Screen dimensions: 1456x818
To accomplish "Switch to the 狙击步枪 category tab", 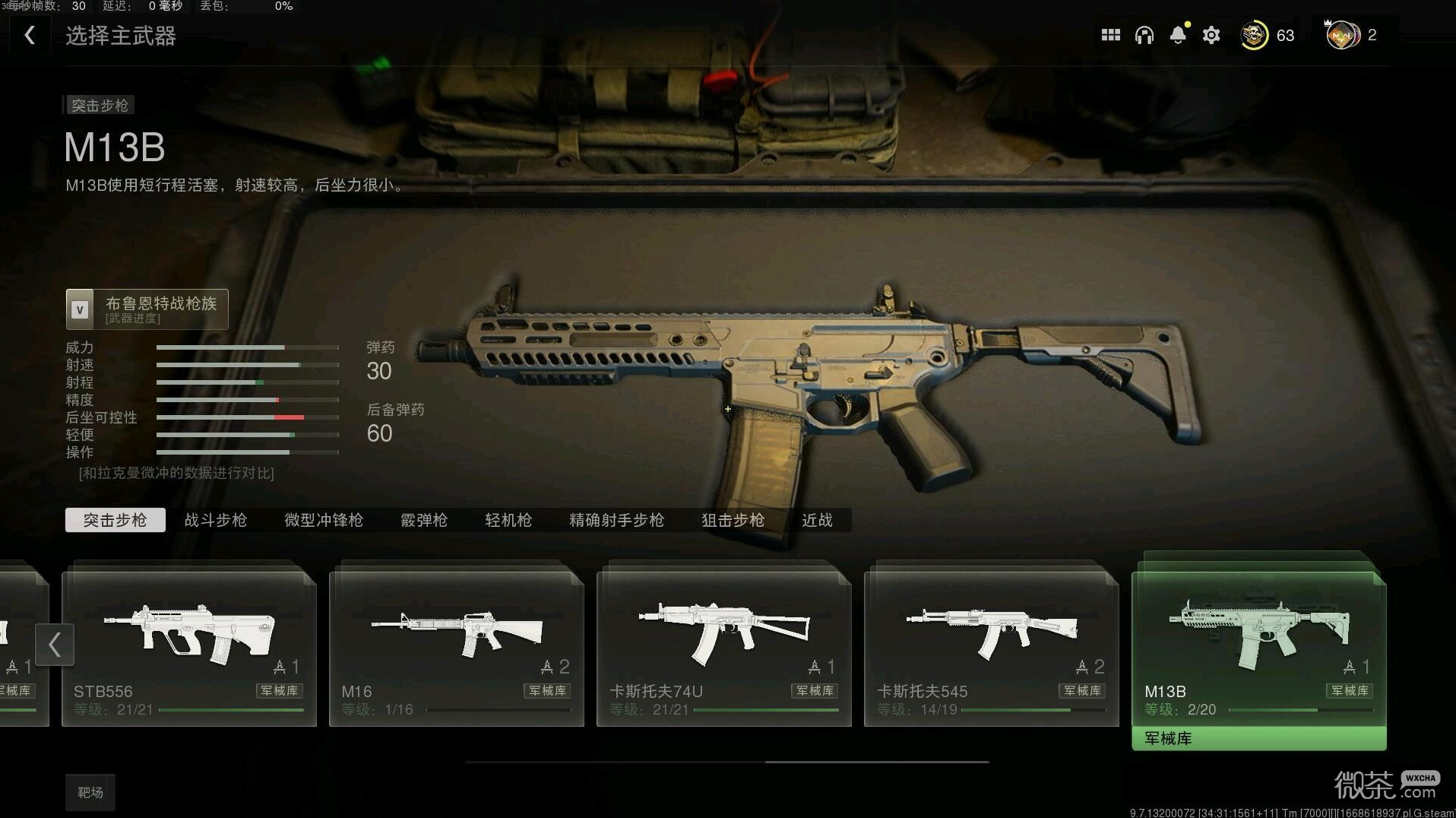I will coord(733,520).
